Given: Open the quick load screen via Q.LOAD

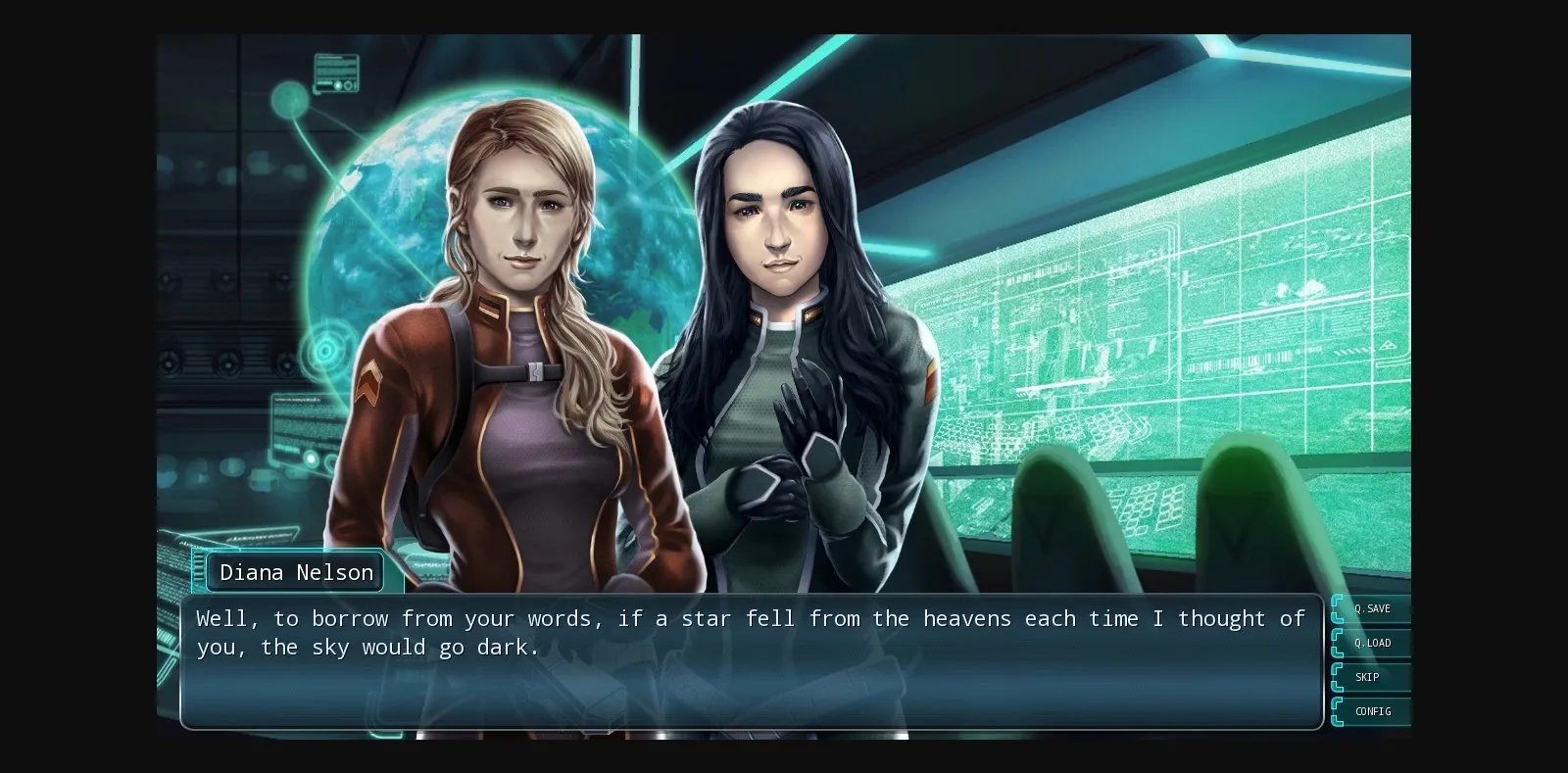Looking at the screenshot, I should (1372, 643).
